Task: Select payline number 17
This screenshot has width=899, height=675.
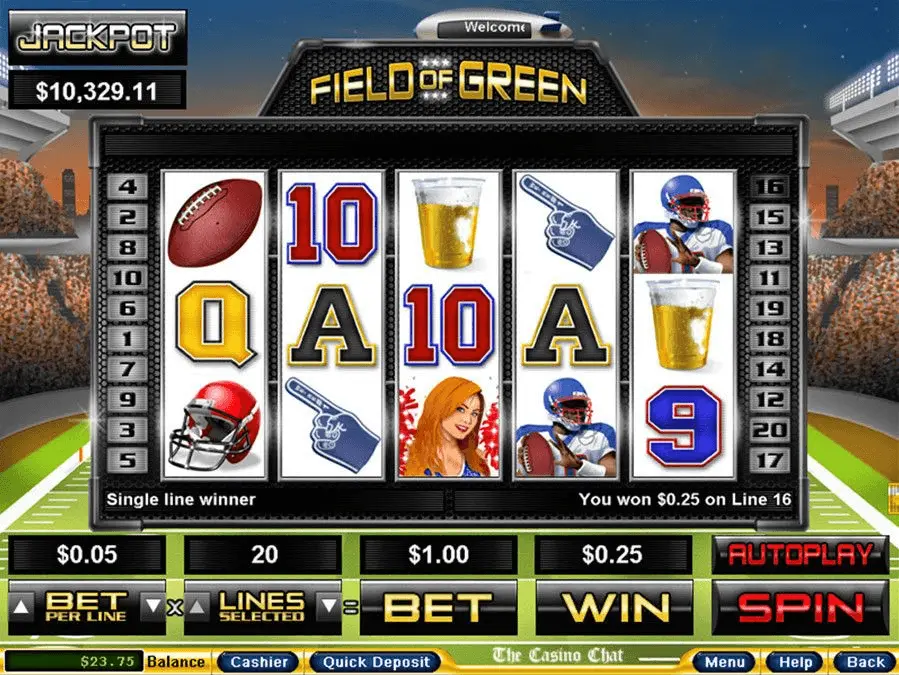Action: coord(768,461)
